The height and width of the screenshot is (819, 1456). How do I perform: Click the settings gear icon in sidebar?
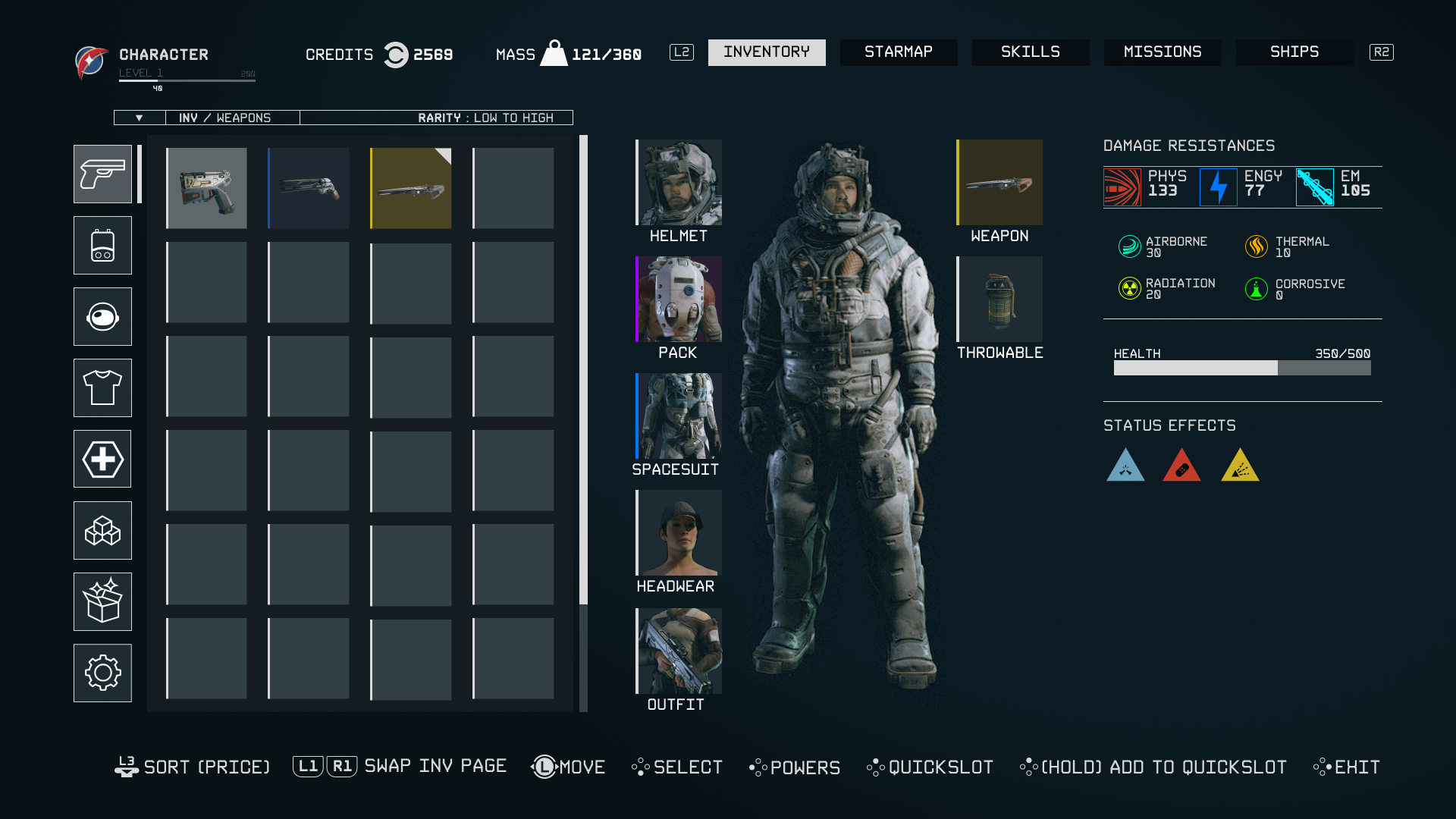pyautogui.click(x=102, y=673)
